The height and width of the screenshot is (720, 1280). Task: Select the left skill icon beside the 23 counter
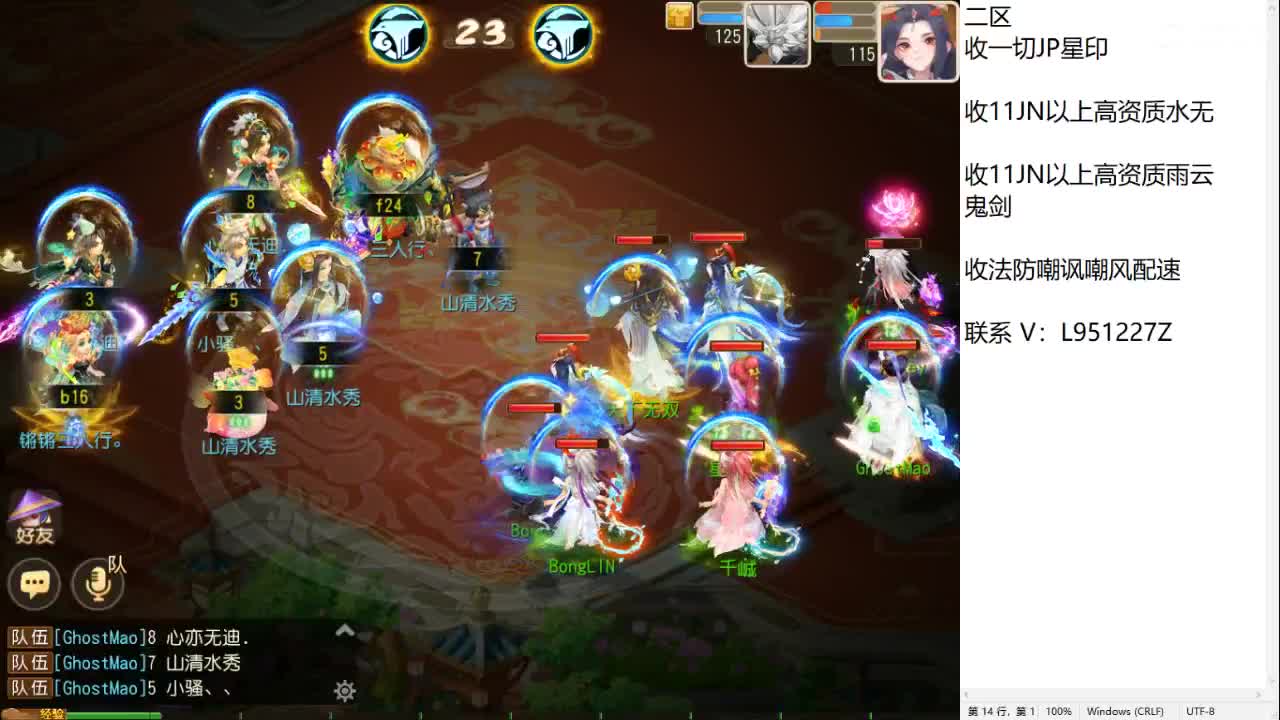tap(398, 33)
